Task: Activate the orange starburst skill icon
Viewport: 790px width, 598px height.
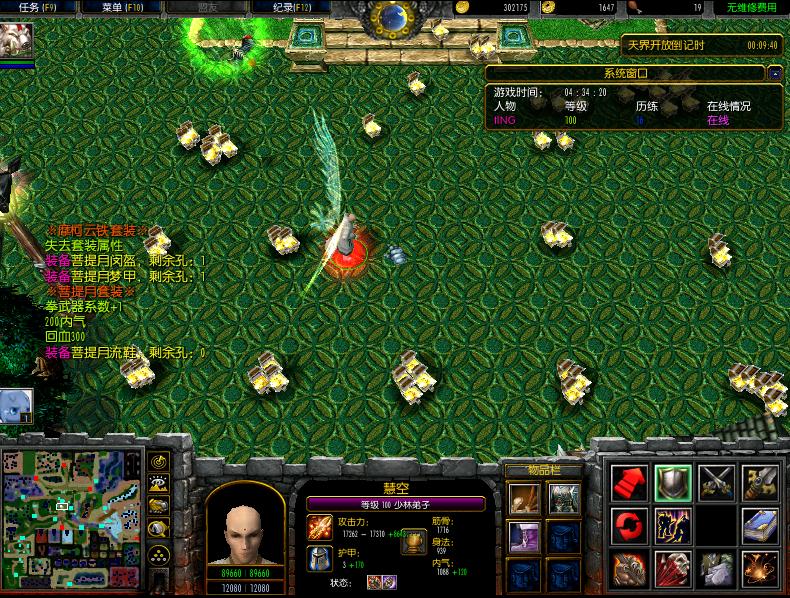Action: [760, 568]
